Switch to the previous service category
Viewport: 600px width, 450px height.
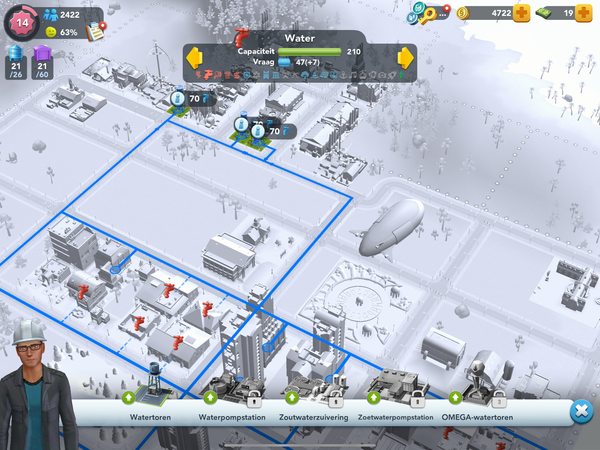[194, 56]
